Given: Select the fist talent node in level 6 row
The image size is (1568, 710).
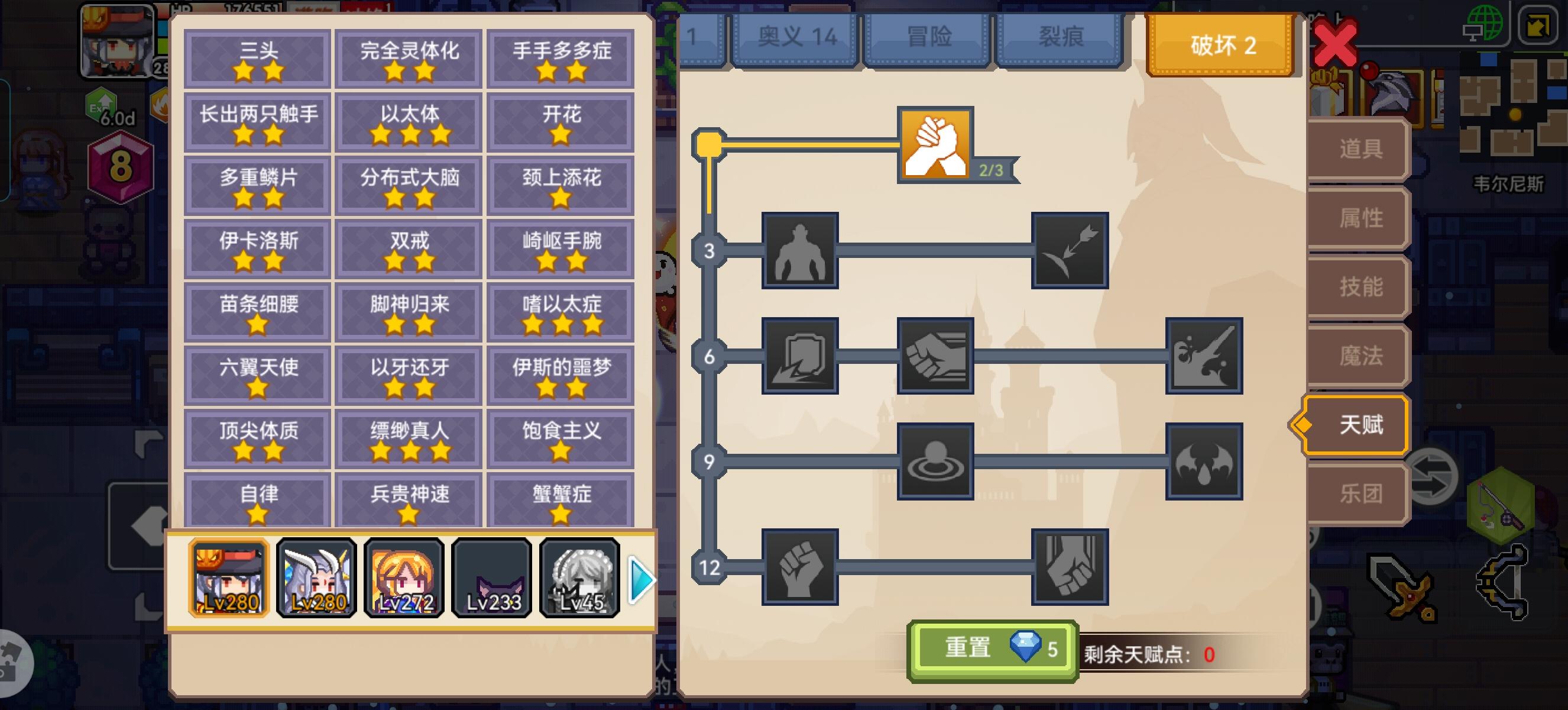Looking at the screenshot, I should pos(935,357).
